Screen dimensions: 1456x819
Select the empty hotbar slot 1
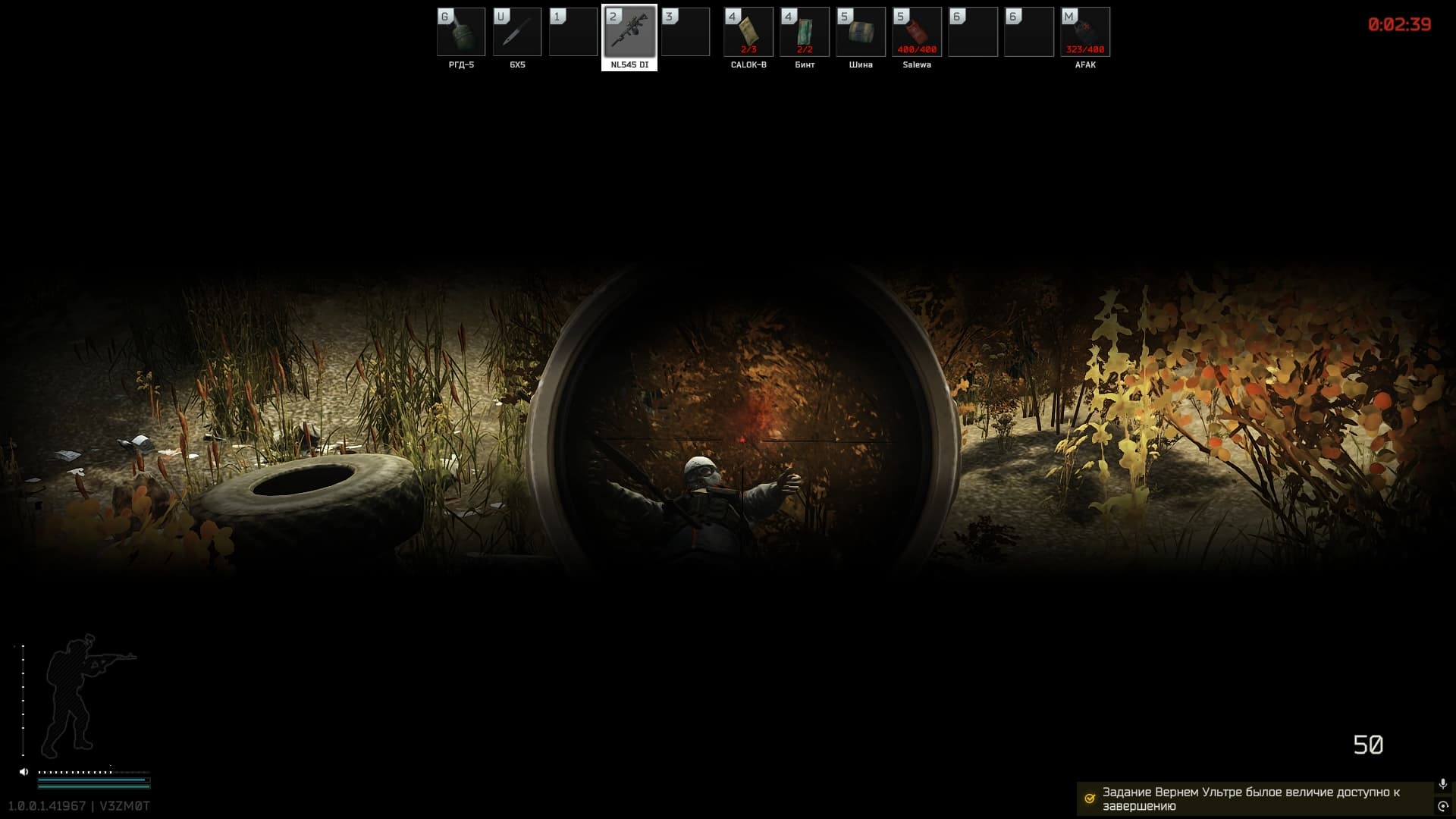[x=573, y=32]
